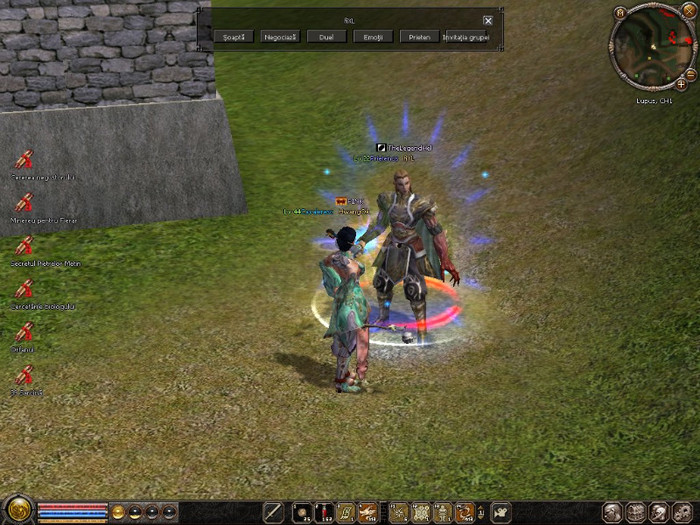Open the topmost quest scroll icon
This screenshot has height=525, width=700.
(24, 159)
